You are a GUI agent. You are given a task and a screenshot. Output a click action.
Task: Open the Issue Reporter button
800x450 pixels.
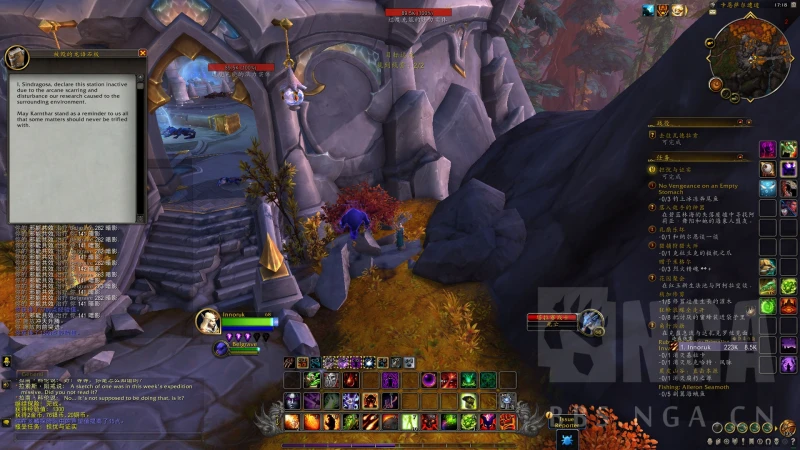pos(568,421)
